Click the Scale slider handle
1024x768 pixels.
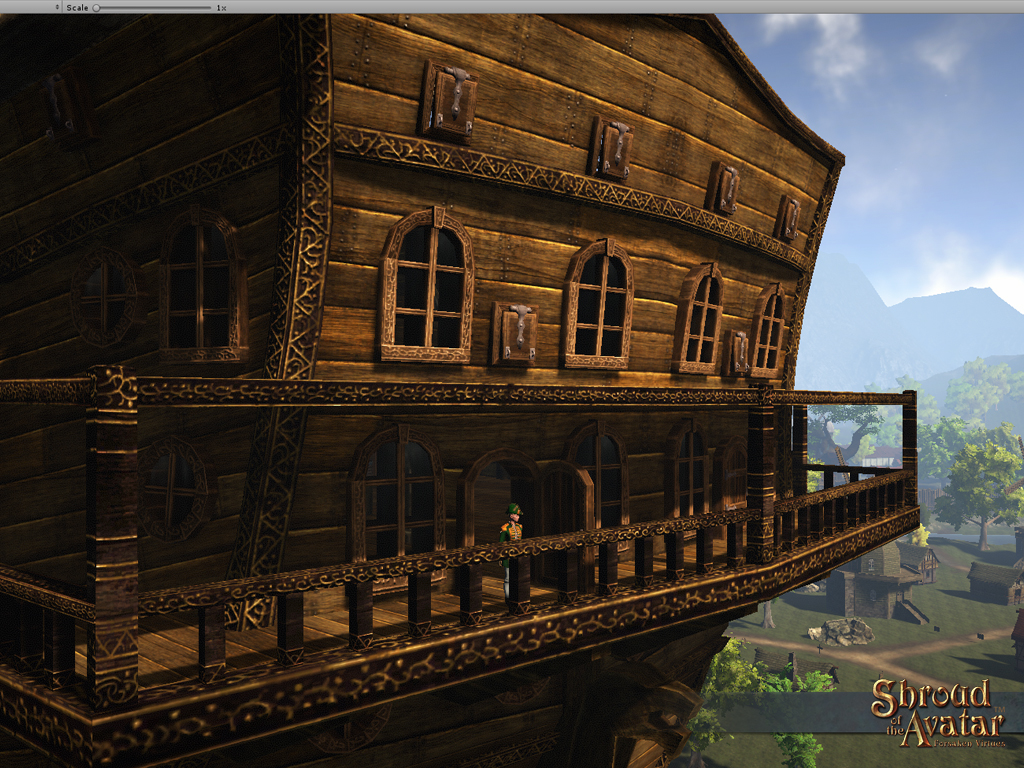tap(96, 7)
